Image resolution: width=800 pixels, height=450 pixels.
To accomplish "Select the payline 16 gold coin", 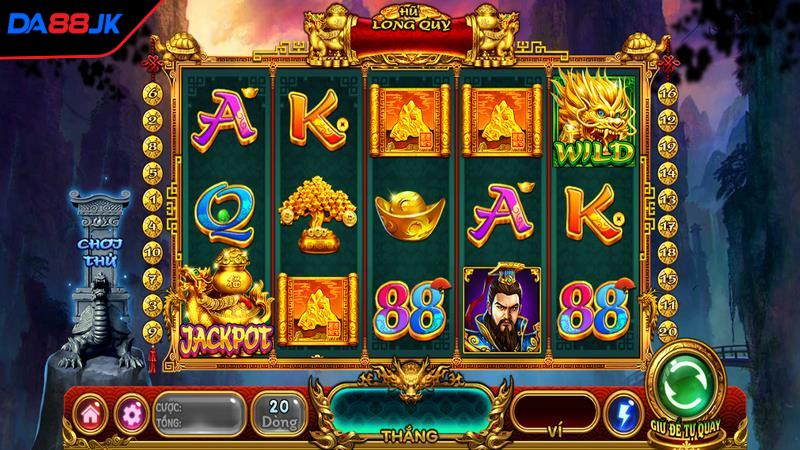I will (x=669, y=92).
